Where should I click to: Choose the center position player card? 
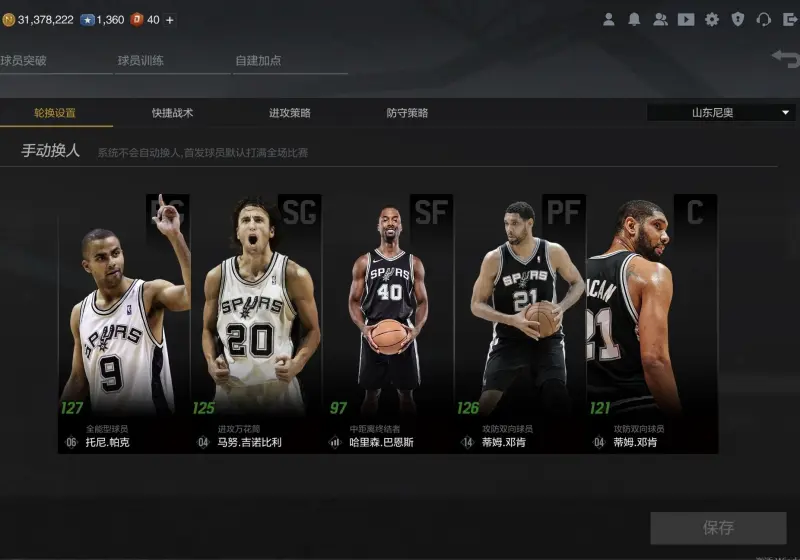tap(651, 324)
